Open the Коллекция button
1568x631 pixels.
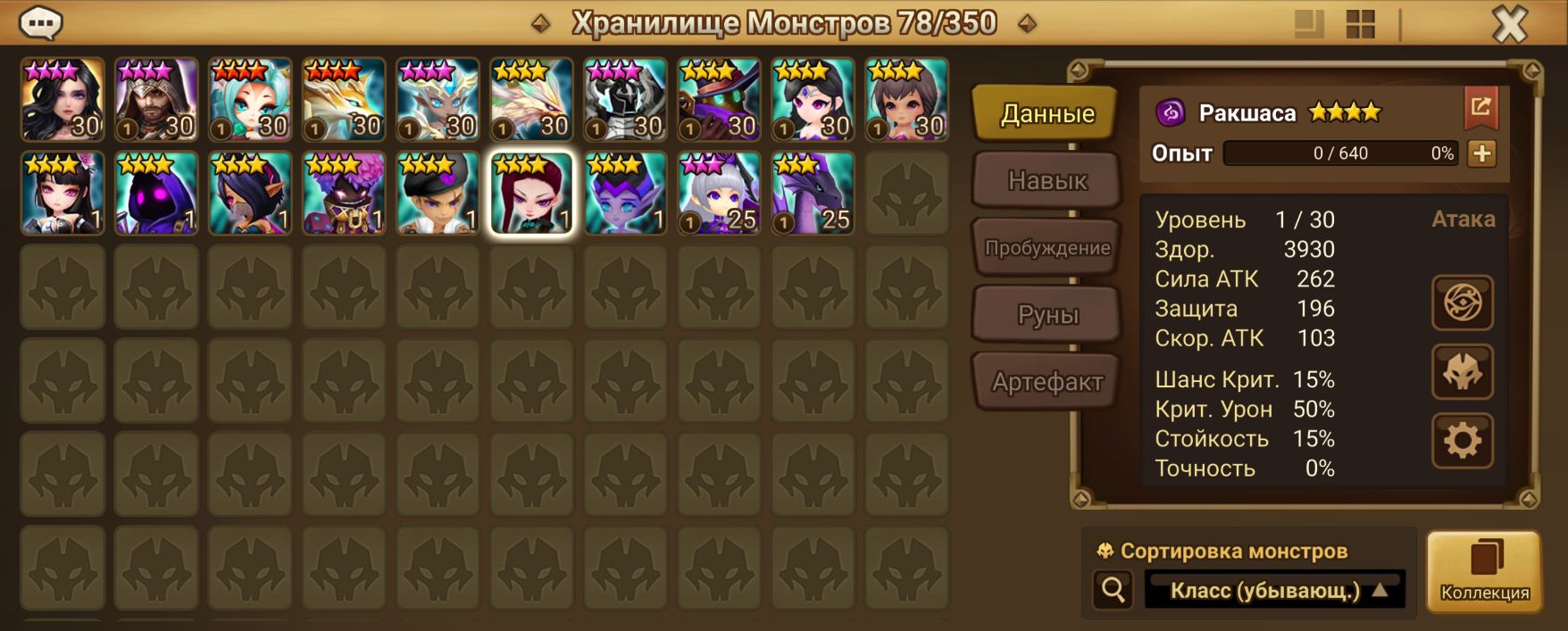pos(1484,571)
